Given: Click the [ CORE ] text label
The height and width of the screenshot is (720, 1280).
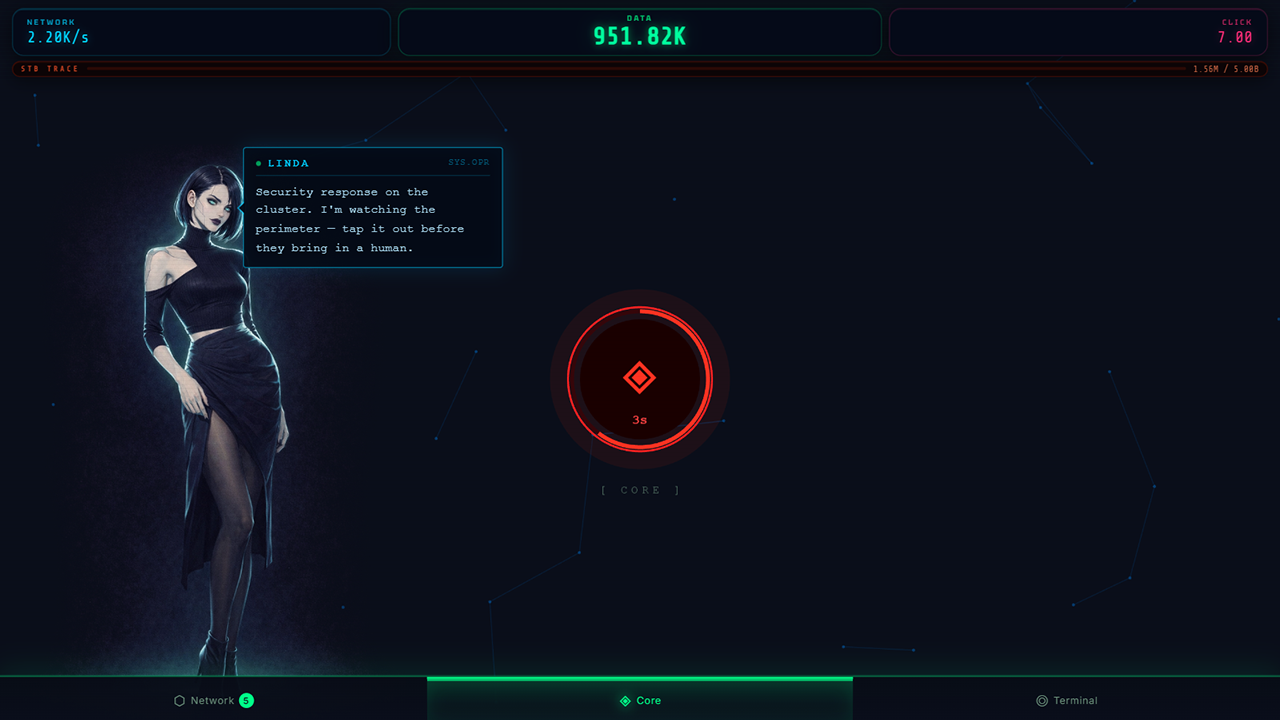Looking at the screenshot, I should 640,490.
